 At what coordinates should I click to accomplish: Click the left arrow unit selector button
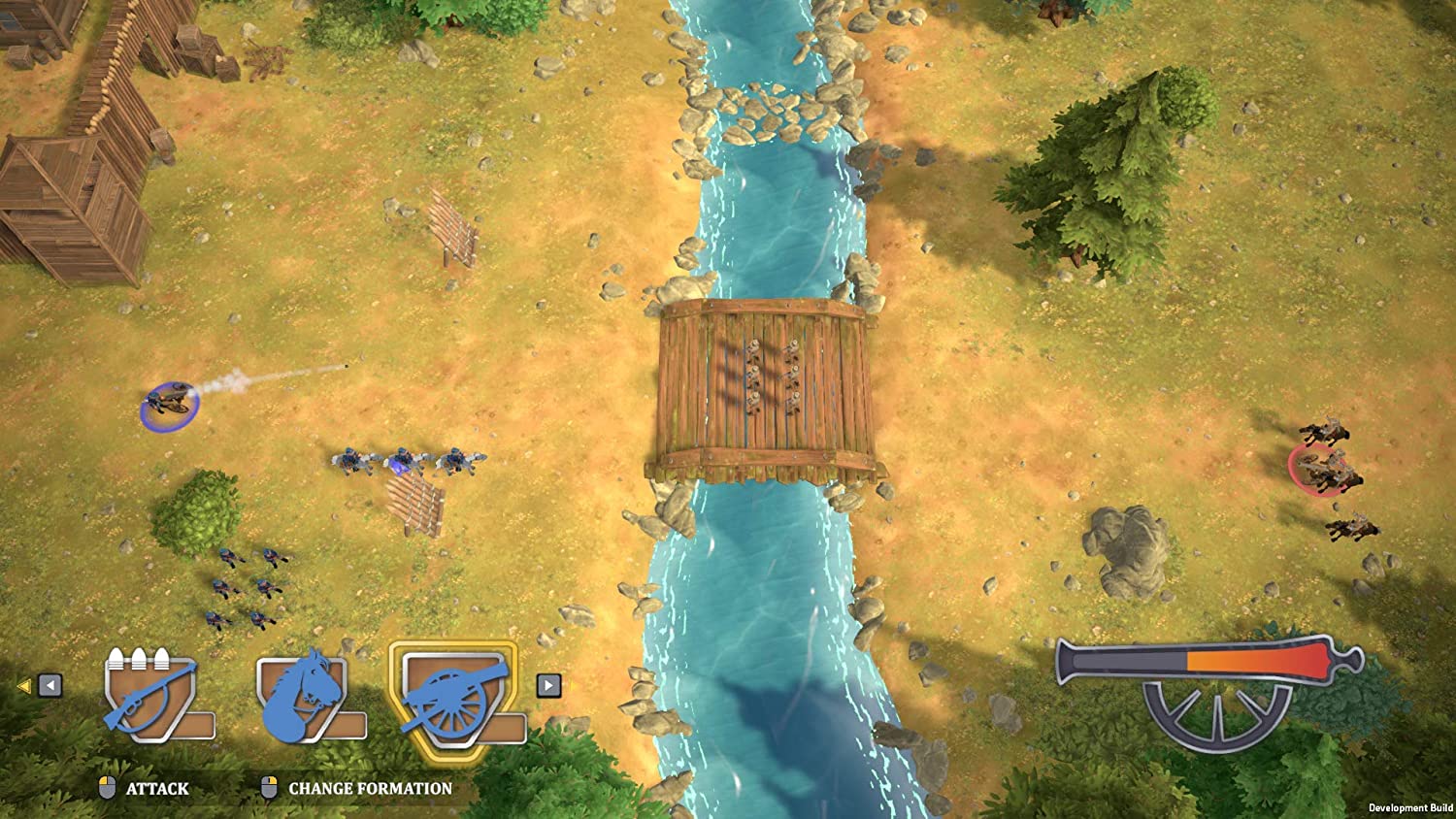50,686
